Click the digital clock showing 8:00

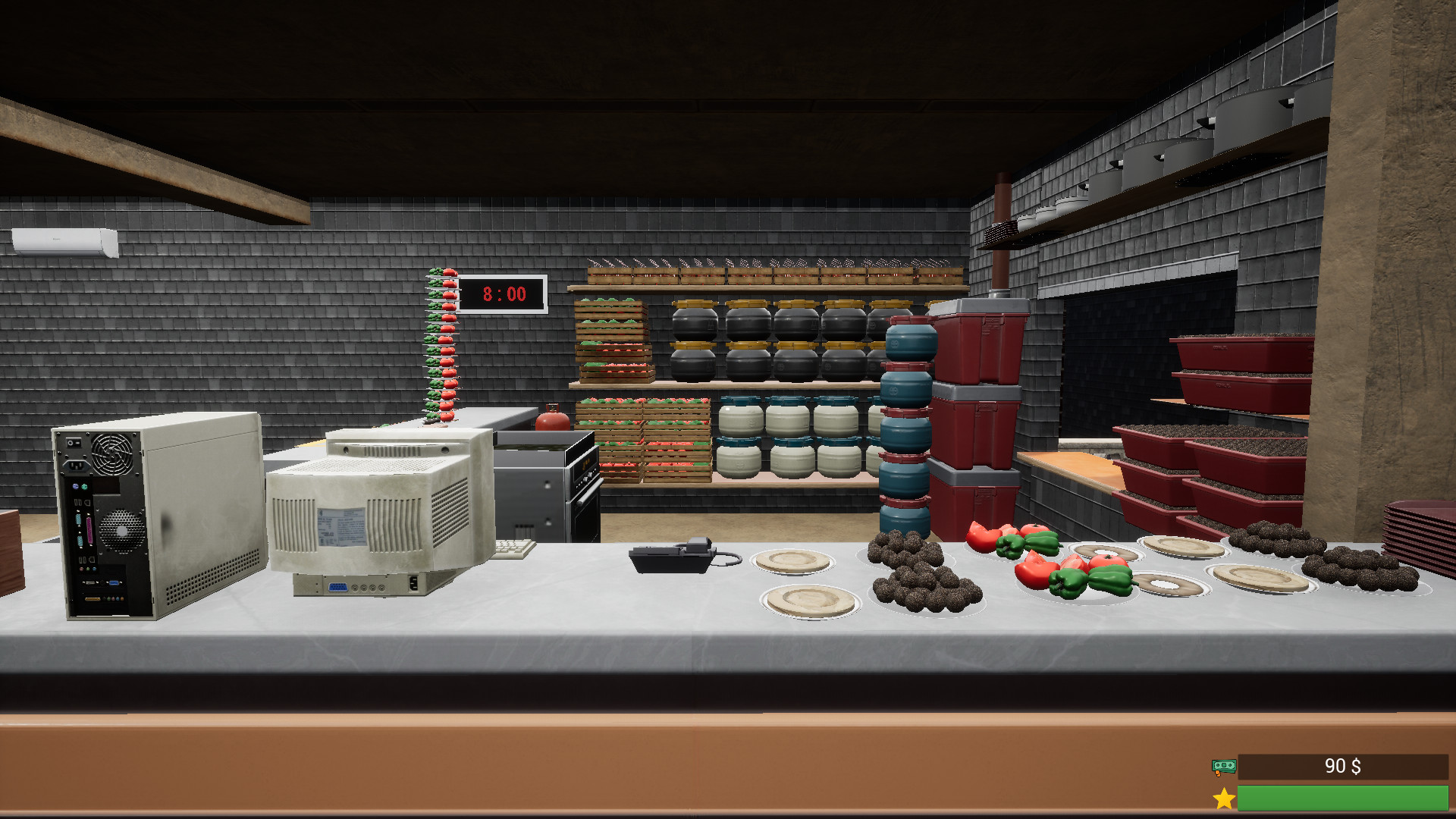click(x=503, y=294)
